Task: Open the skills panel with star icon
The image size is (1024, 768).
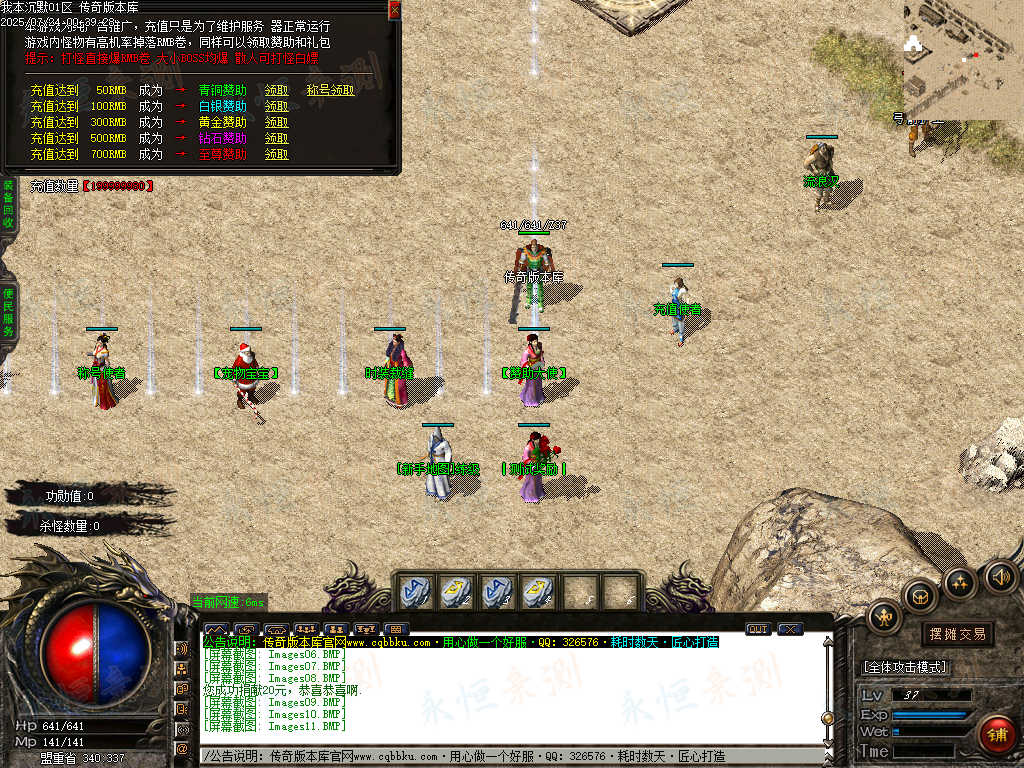Action: (x=960, y=582)
